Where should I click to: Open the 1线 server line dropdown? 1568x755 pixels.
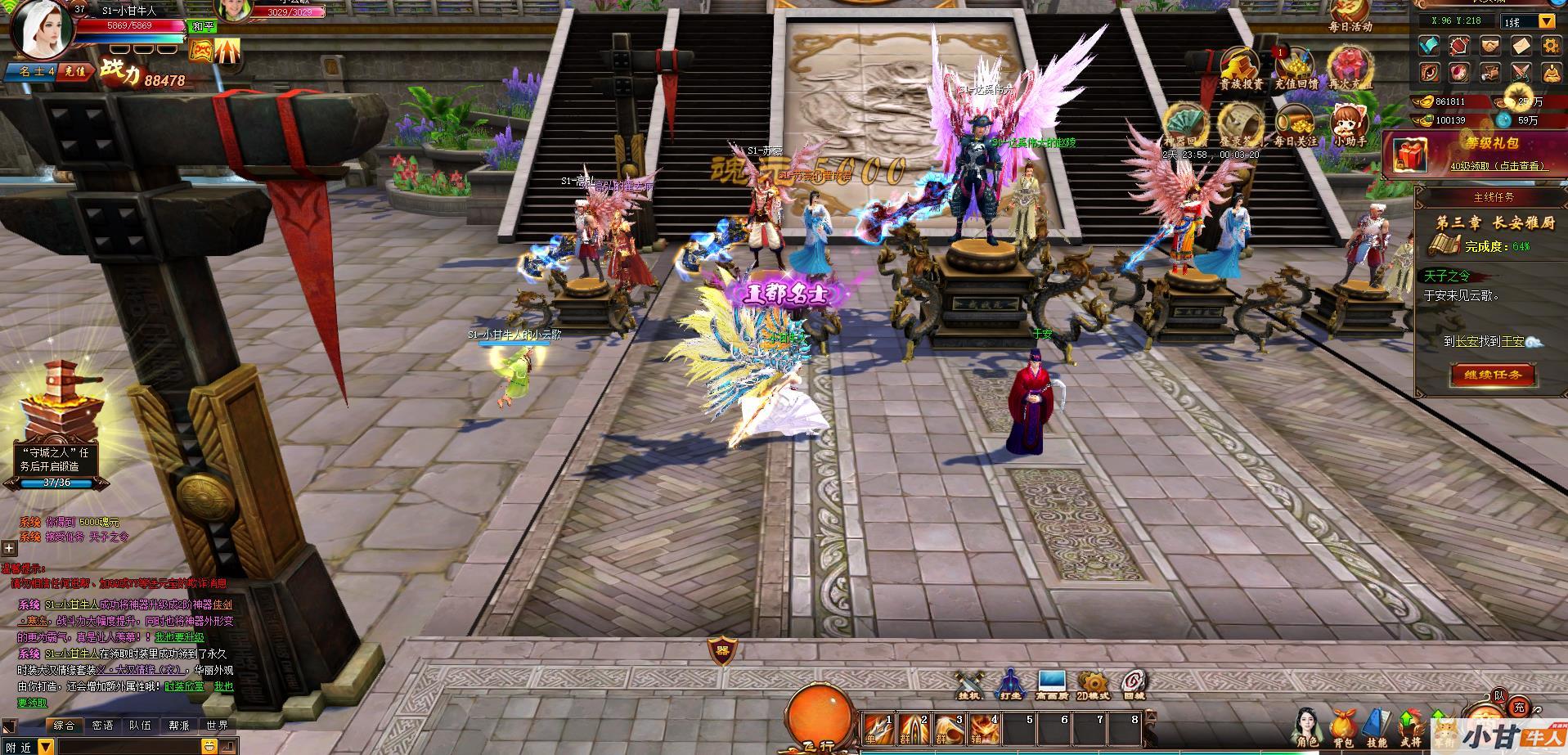tap(1547, 21)
